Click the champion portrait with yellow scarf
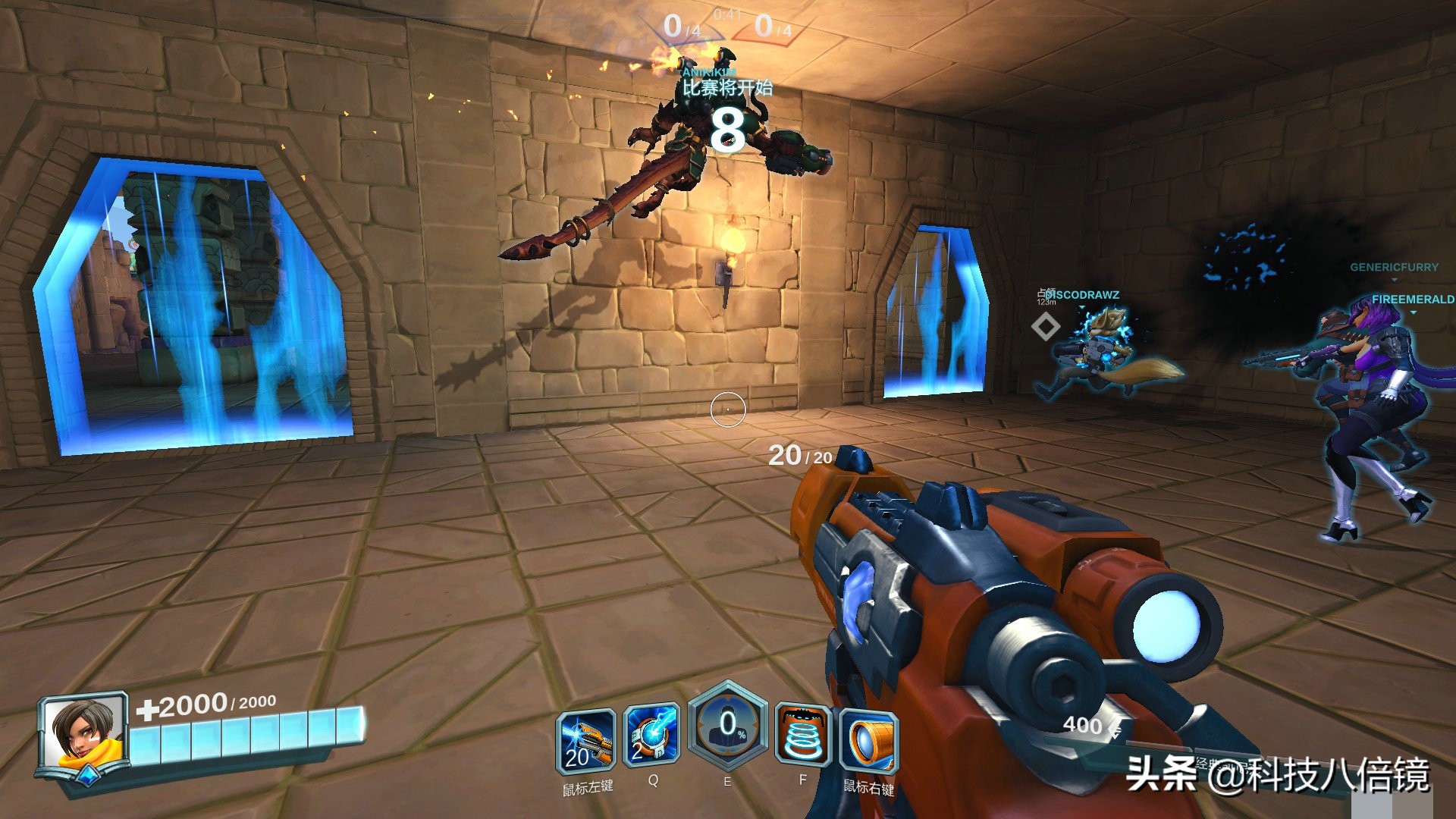This screenshot has width=1456, height=819. (83, 733)
